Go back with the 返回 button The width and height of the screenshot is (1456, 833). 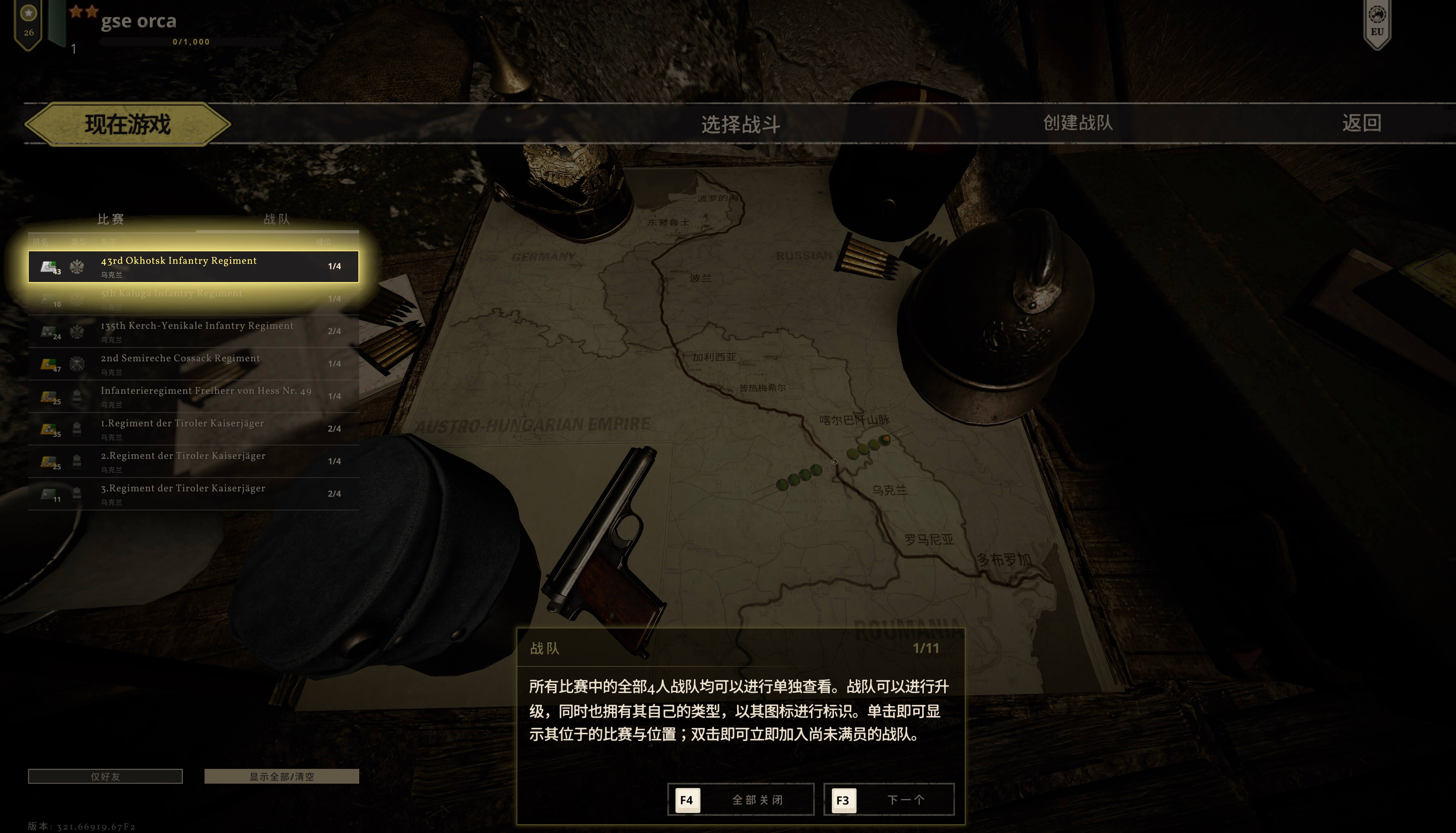(x=1361, y=123)
